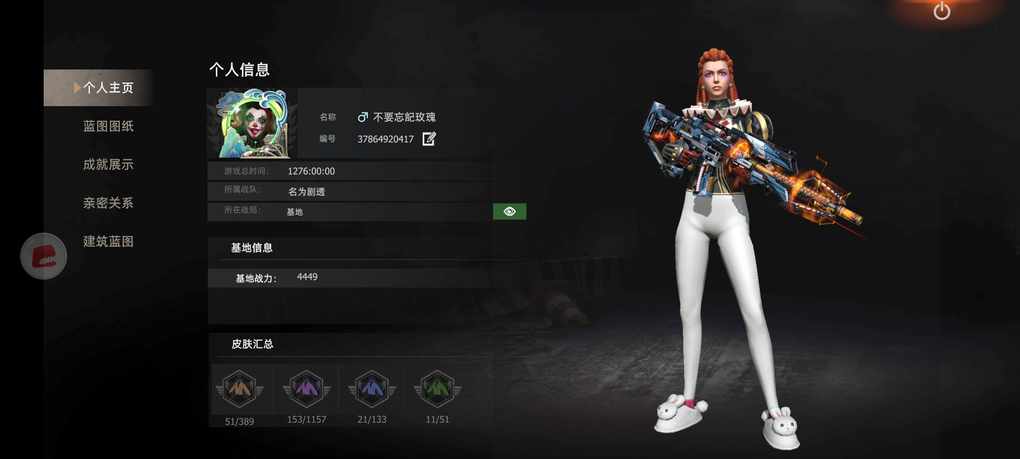Click the red floating round button
The width and height of the screenshot is (1020, 459).
point(44,256)
